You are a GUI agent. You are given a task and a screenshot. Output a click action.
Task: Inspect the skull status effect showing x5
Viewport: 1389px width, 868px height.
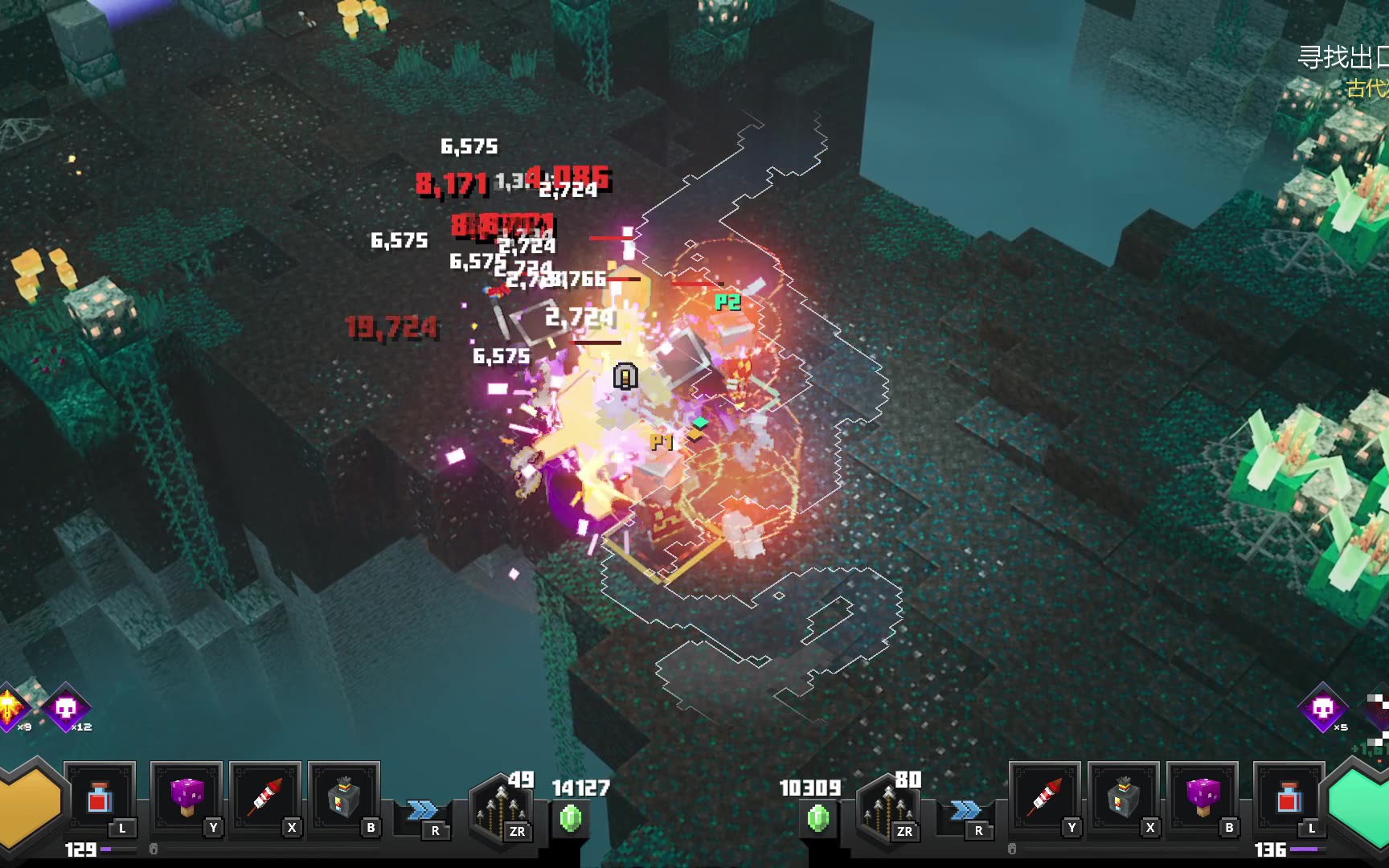[x=1322, y=708]
